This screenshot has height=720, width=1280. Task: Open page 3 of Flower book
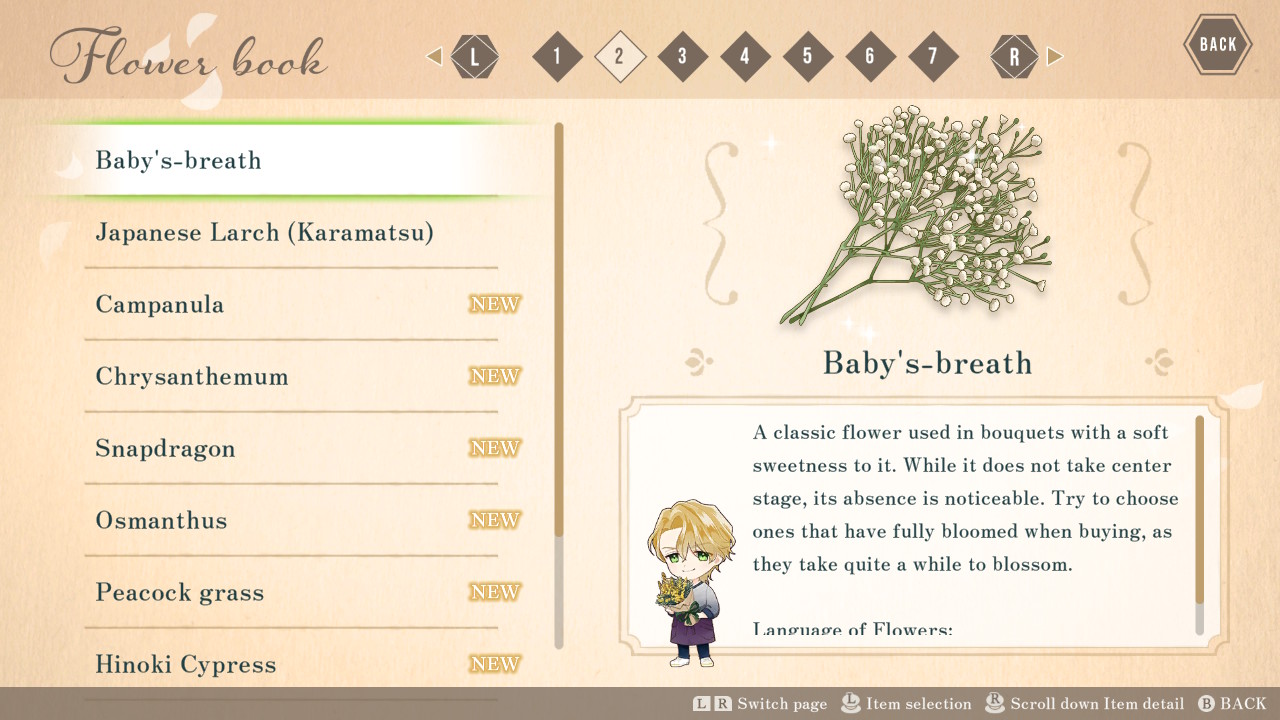(682, 56)
